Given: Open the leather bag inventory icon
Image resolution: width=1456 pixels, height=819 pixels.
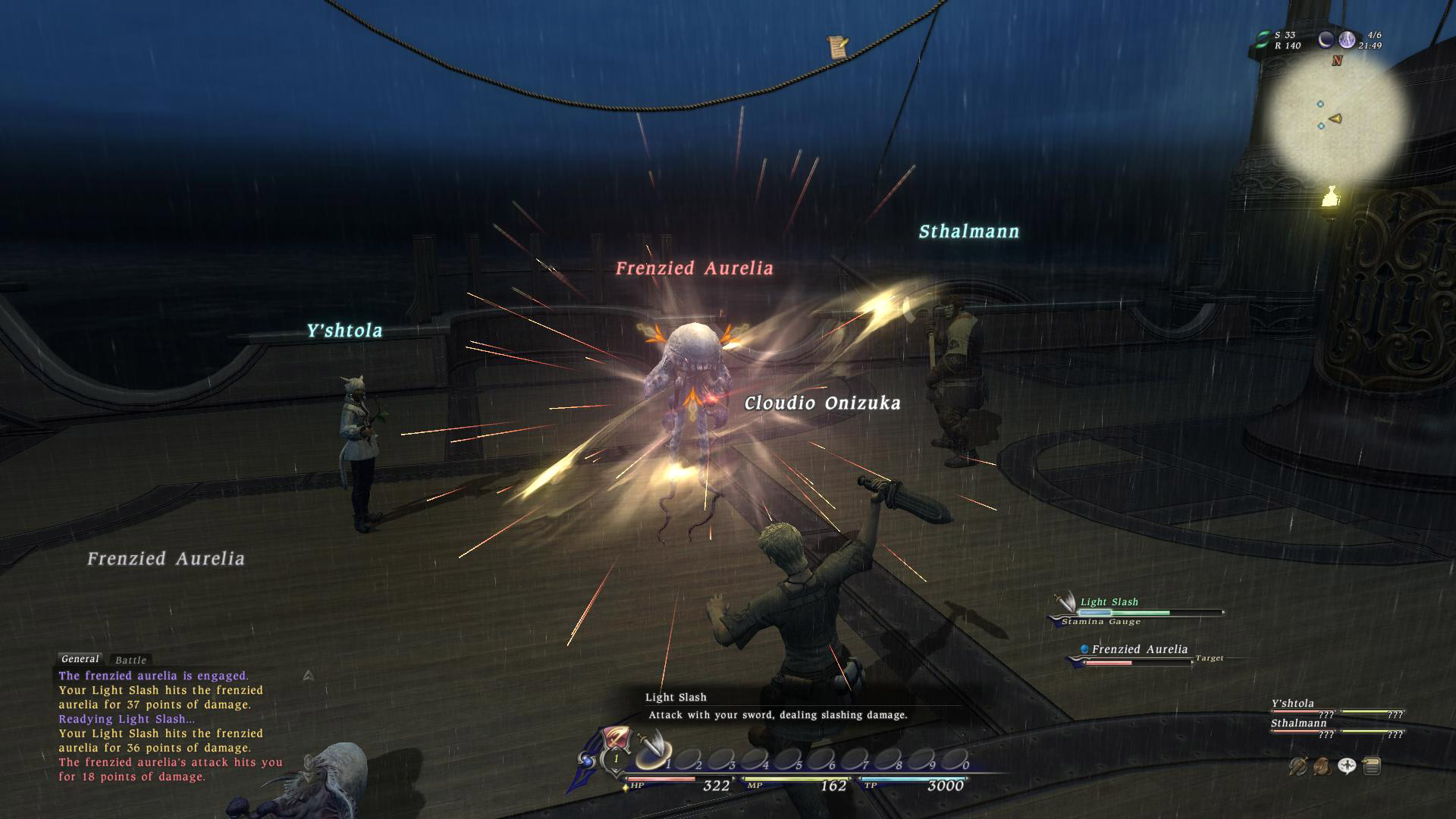Looking at the screenshot, I should [x=1322, y=767].
